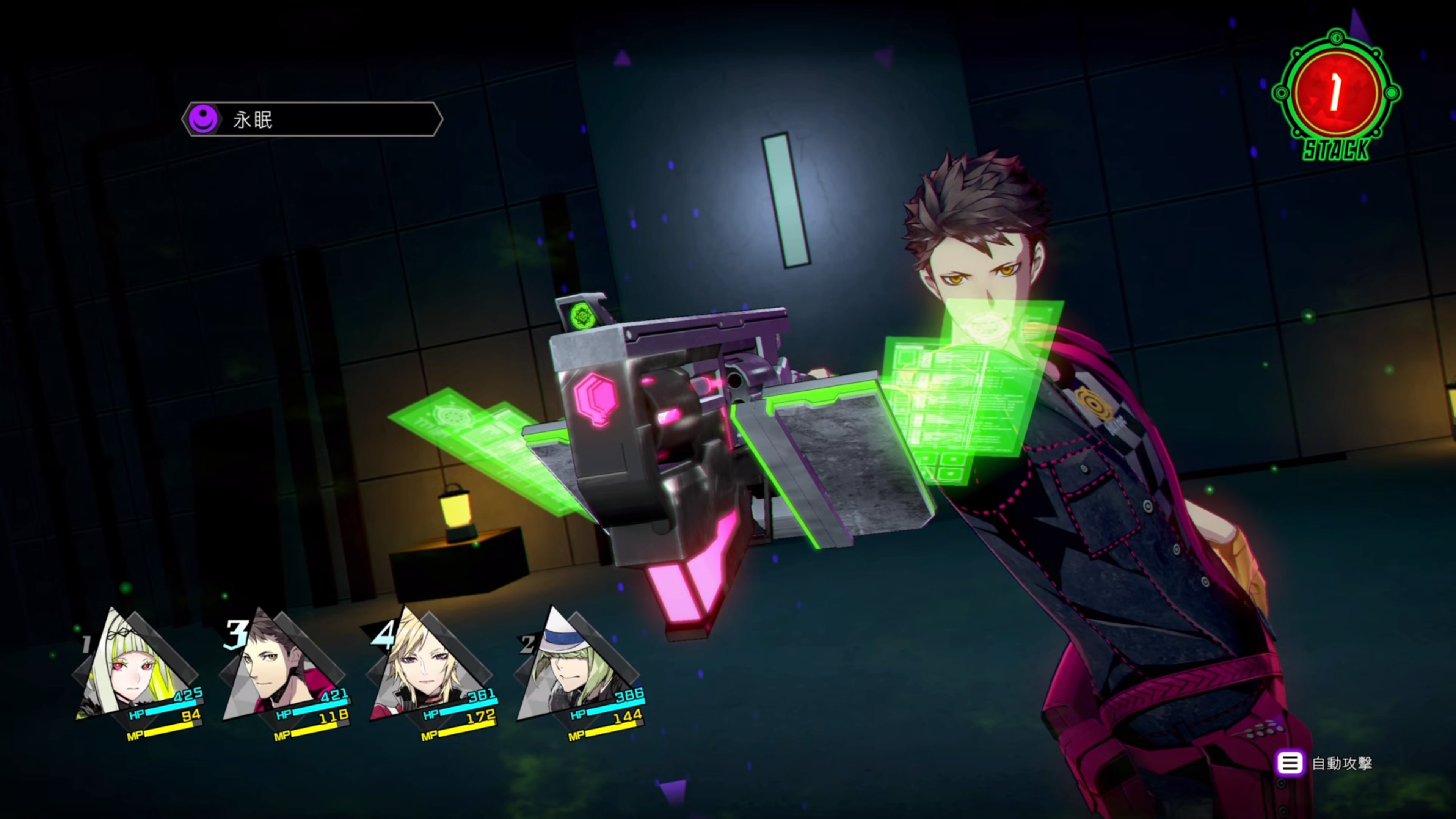
Task: Click the 永眠 skill name banner
Action: click(x=312, y=119)
